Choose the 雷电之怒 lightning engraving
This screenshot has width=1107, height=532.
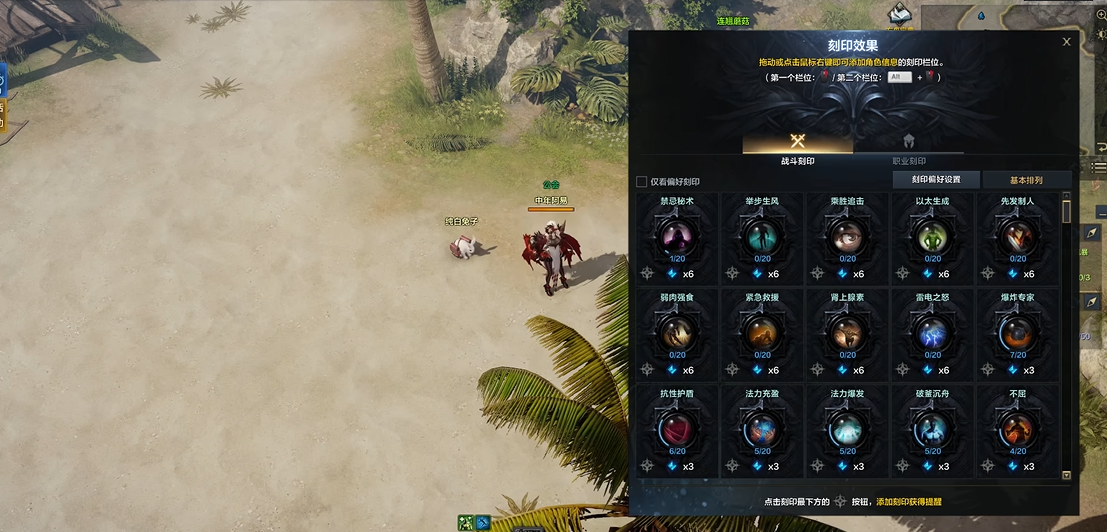pos(932,333)
